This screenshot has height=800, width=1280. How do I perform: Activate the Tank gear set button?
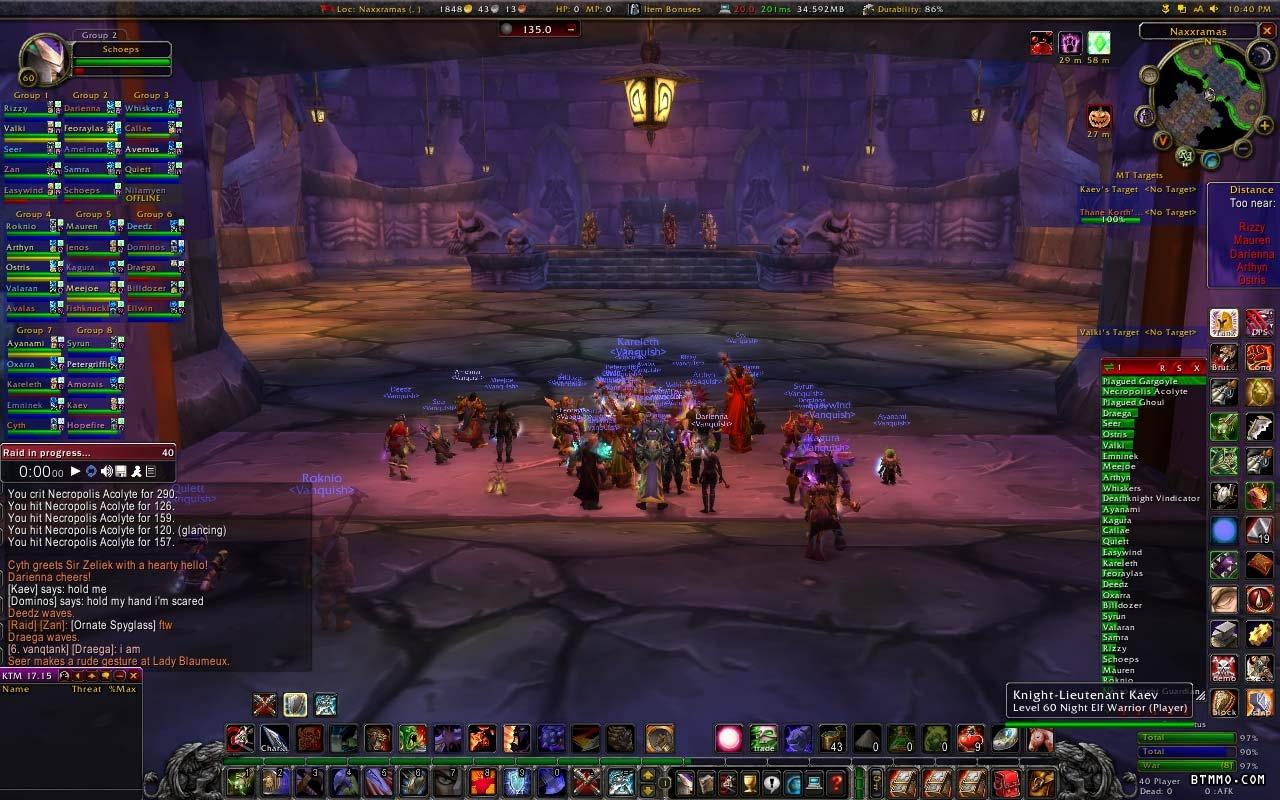click(x=1224, y=323)
